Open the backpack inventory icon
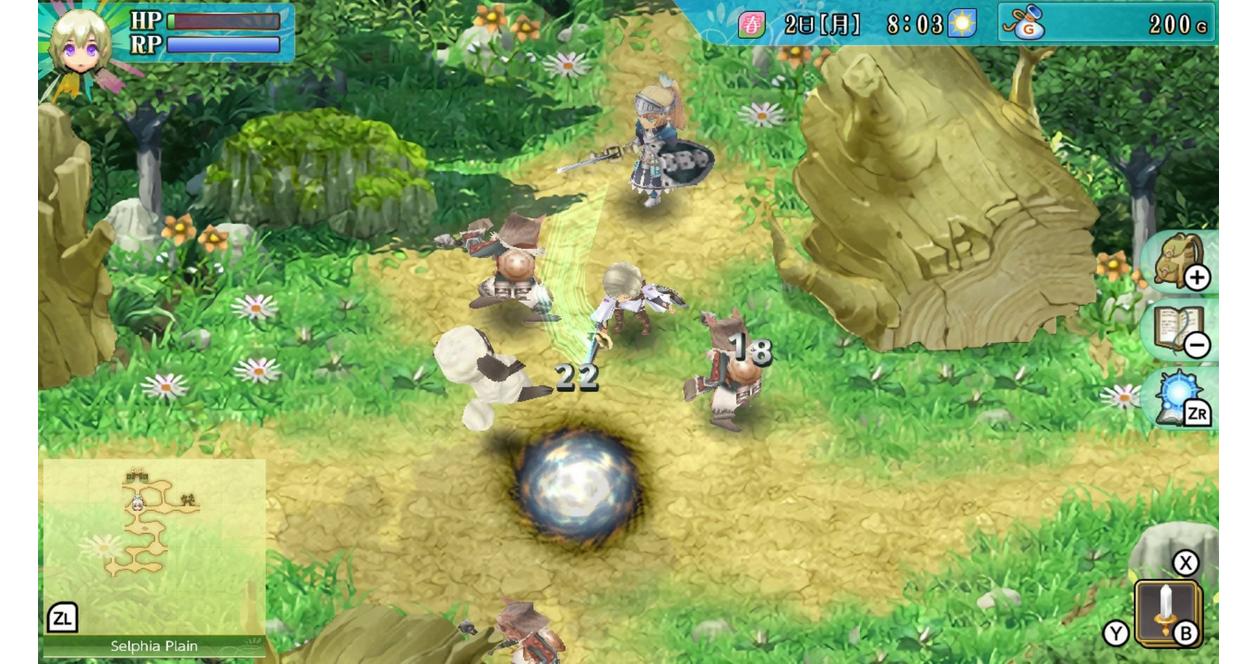Viewport: 1256px width, 664px height. click(x=1180, y=262)
